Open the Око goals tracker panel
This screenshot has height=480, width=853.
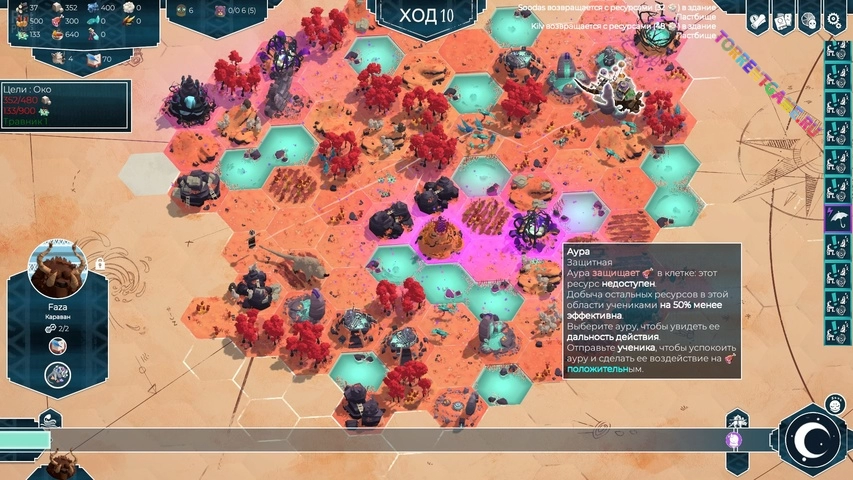pyautogui.click(x=65, y=105)
